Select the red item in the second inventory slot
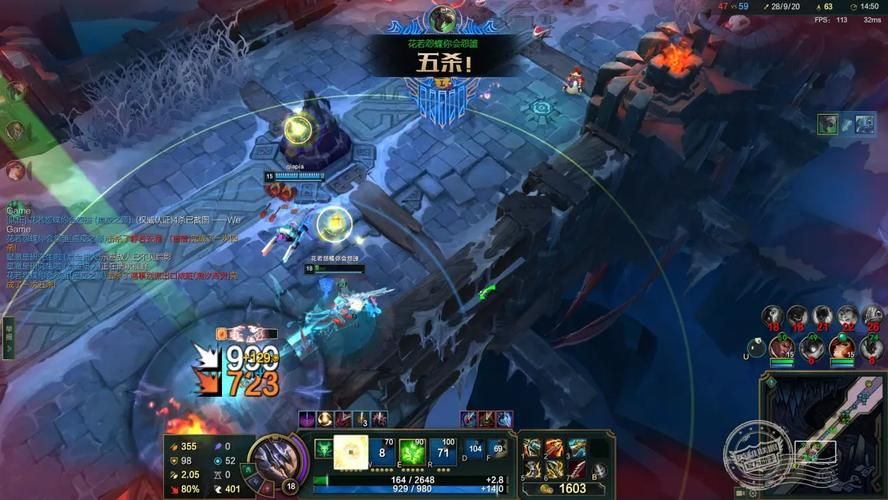Screen dimensions: 888x500 coord(554,448)
